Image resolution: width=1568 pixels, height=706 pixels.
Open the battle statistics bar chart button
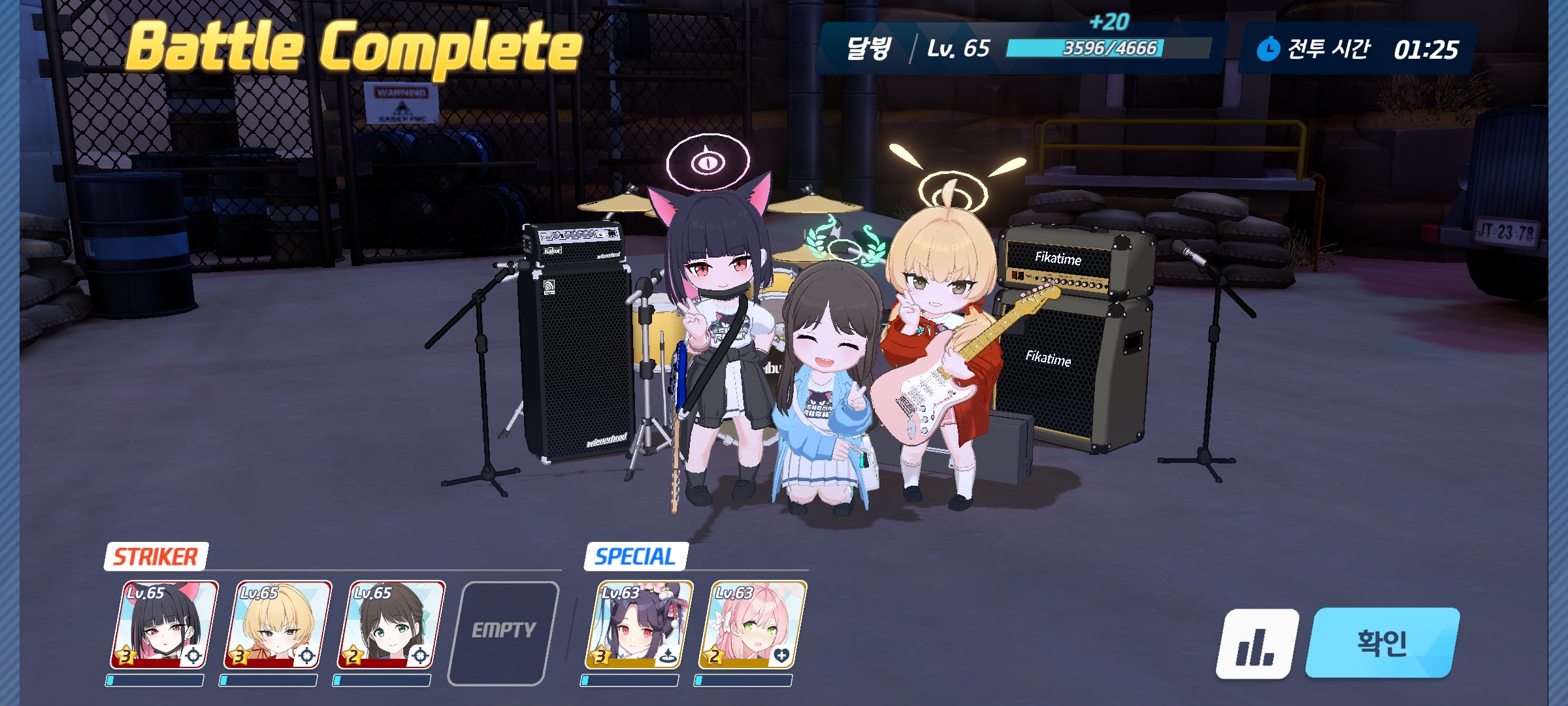(1256, 645)
